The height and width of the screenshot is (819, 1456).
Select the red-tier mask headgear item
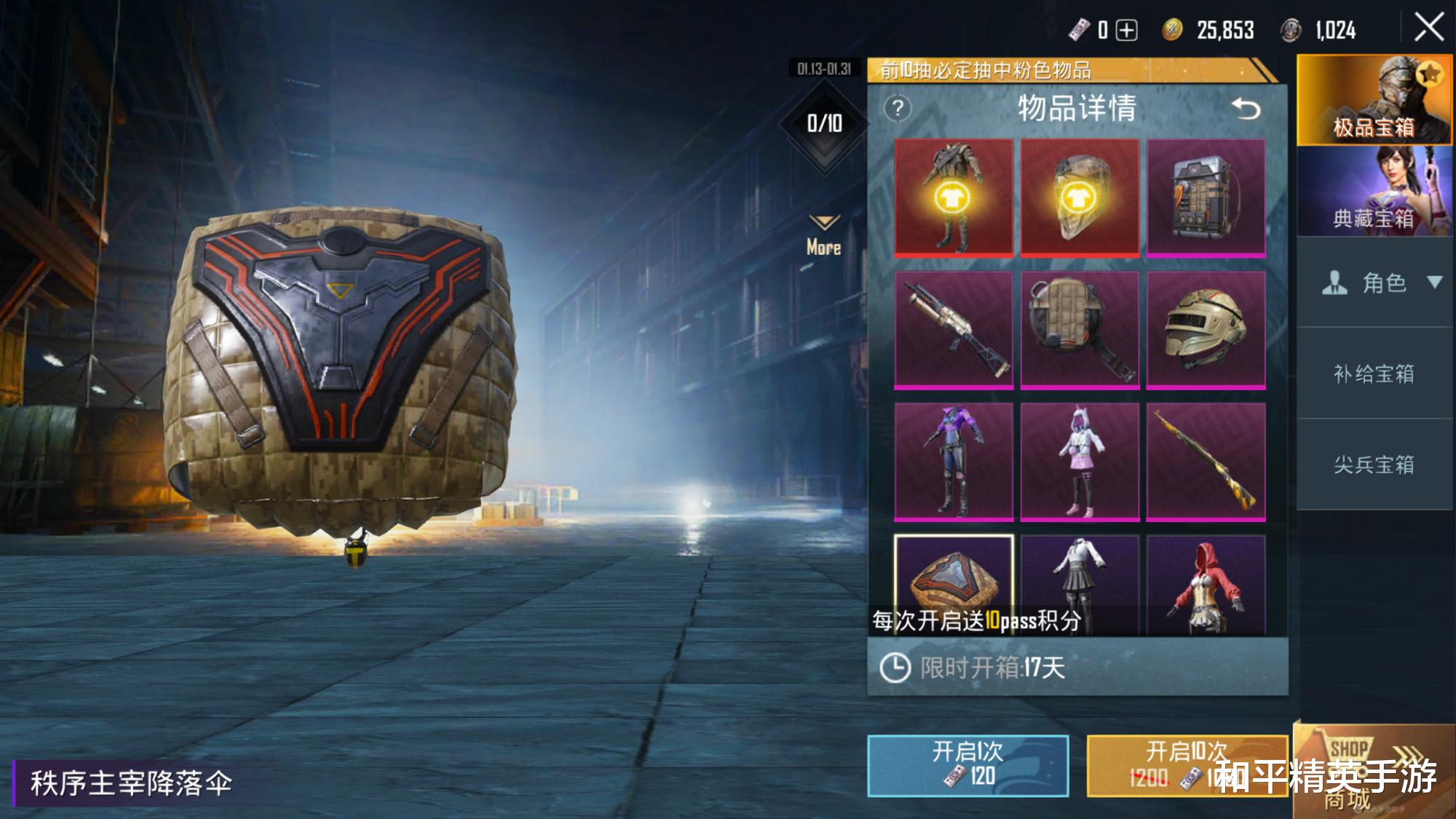click(x=1080, y=197)
